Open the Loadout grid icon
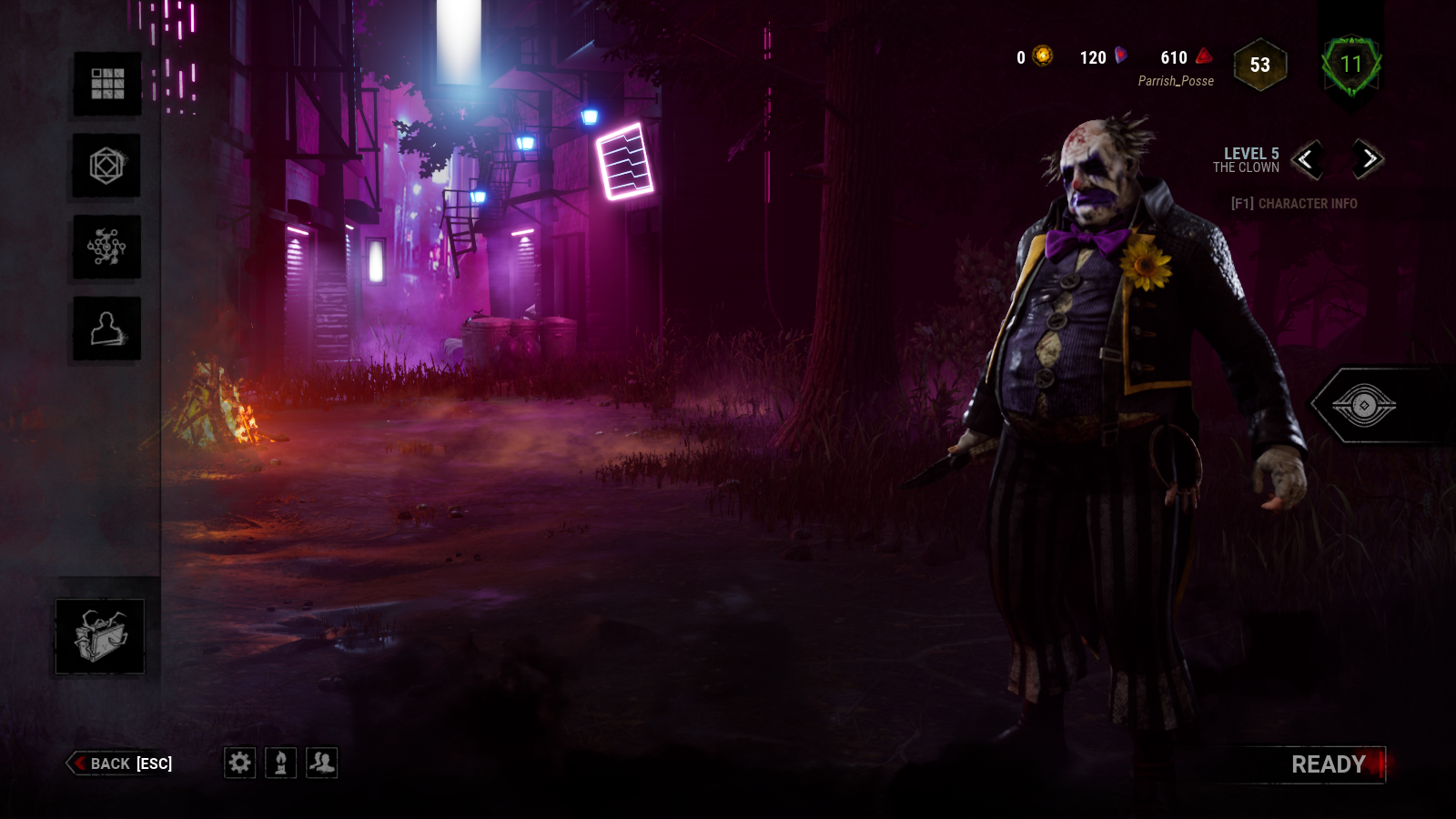1456x819 pixels. 105,86
